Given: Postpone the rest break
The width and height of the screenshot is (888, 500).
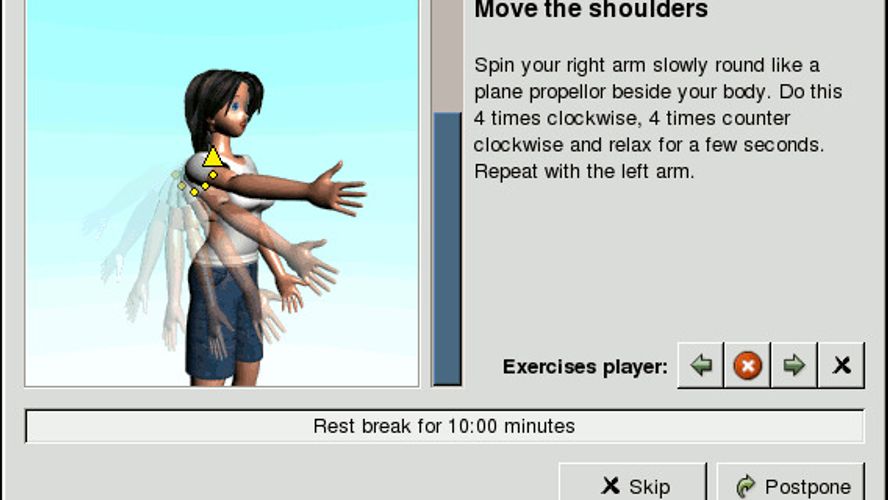Looking at the screenshot, I should [x=790, y=484].
